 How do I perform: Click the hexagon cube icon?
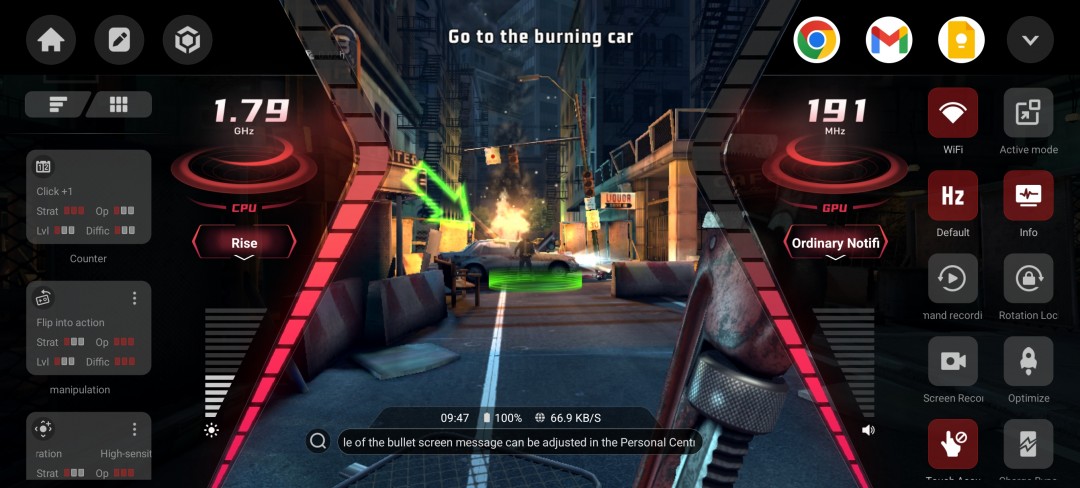(187, 41)
